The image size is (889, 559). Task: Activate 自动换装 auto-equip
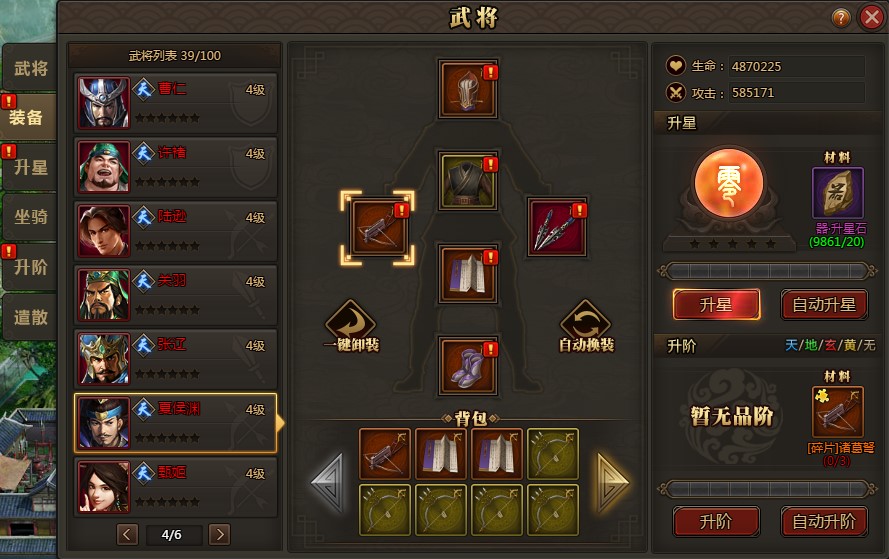586,327
